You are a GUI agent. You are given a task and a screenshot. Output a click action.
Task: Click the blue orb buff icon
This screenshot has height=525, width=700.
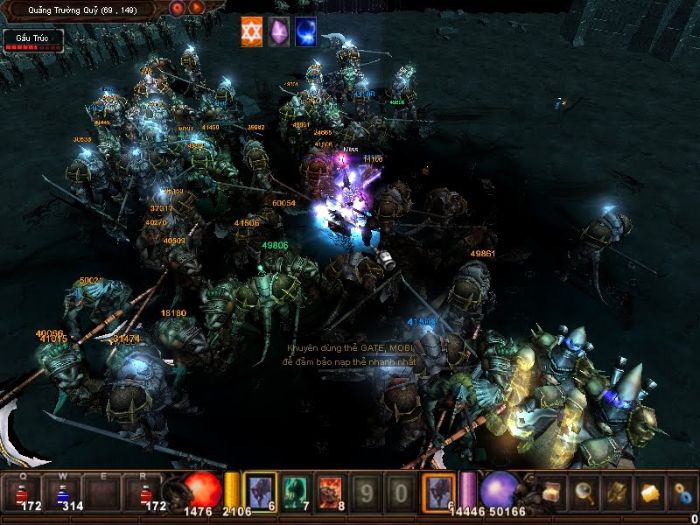point(305,32)
